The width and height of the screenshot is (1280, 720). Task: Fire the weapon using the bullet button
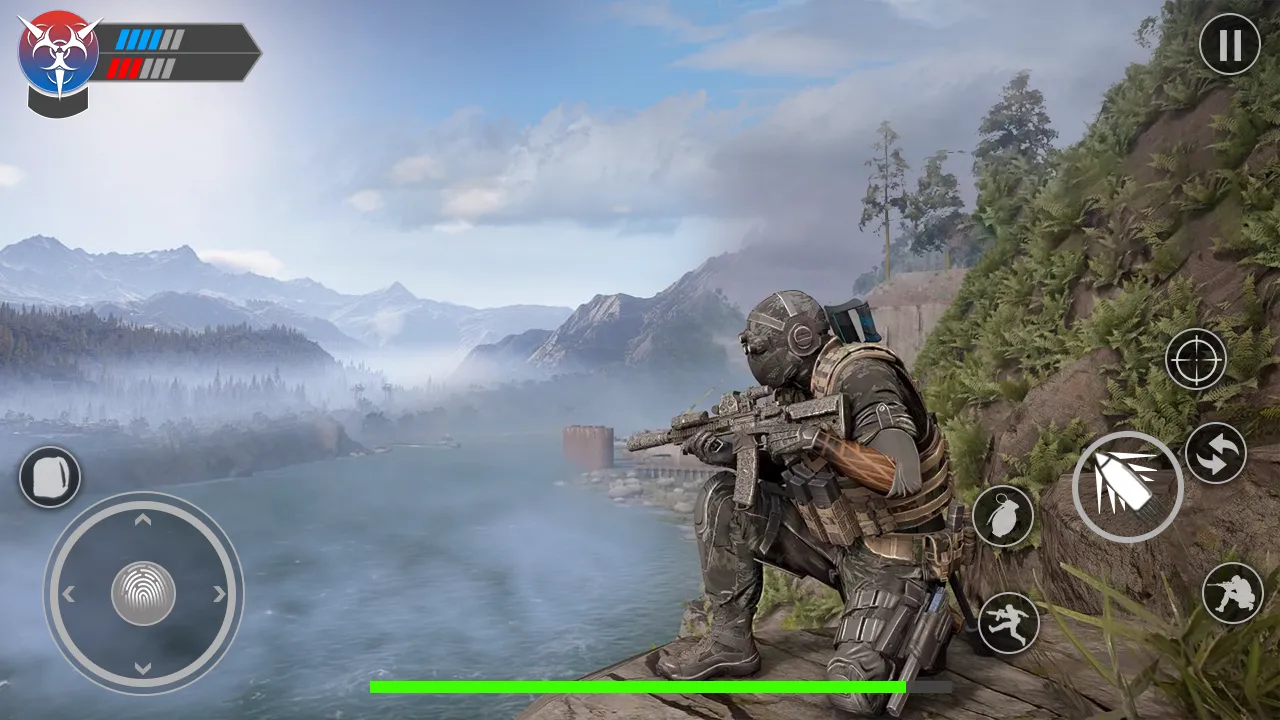pos(1127,487)
